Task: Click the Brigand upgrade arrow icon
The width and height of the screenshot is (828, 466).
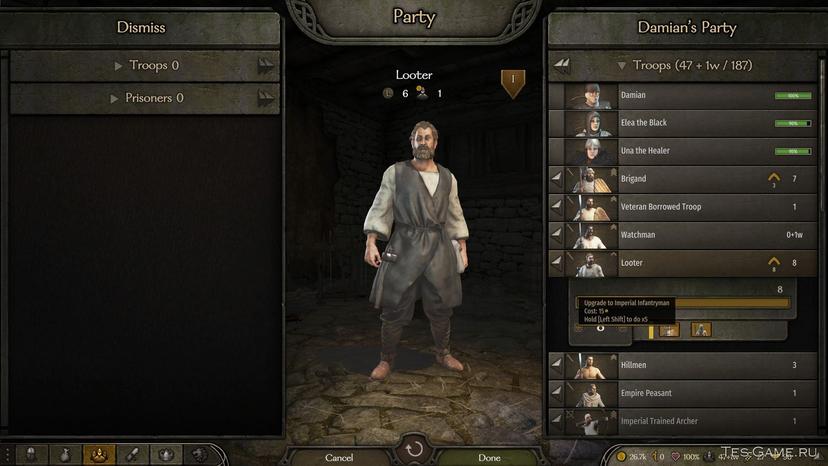Action: (773, 178)
